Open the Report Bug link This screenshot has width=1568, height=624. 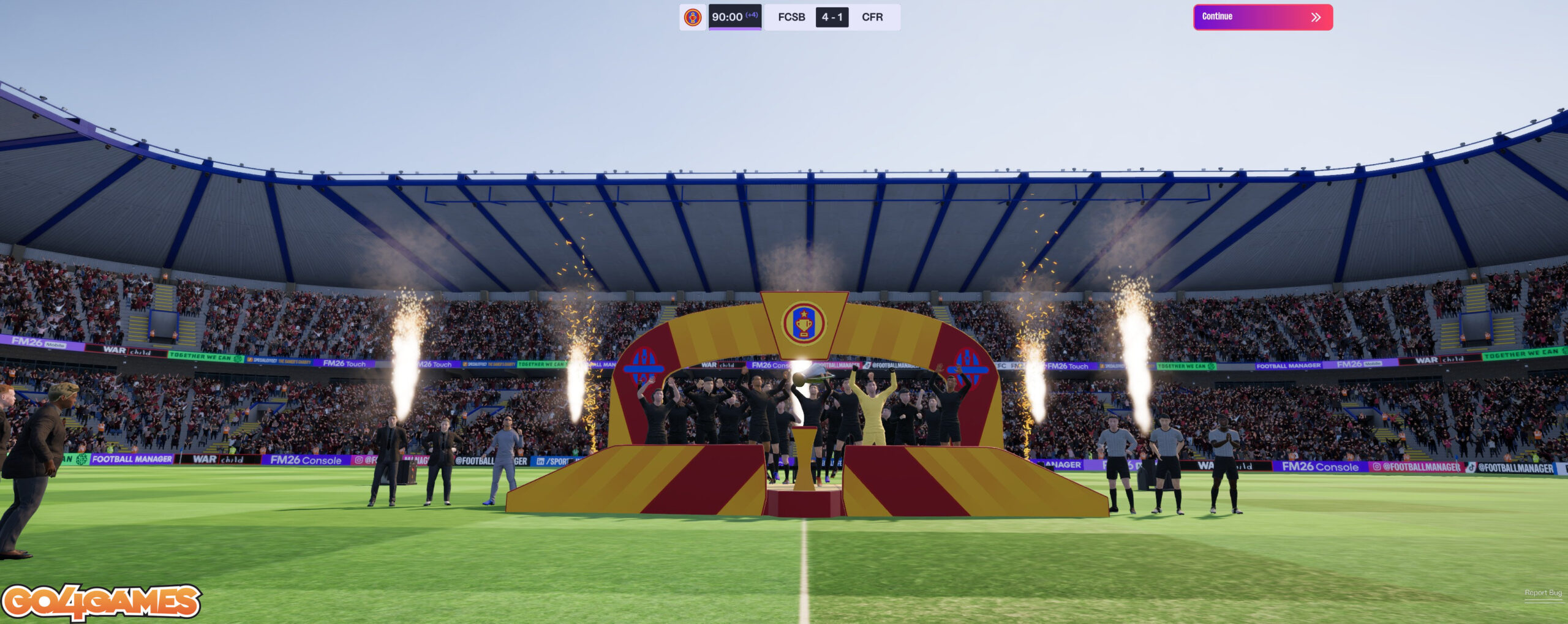[x=1543, y=593]
